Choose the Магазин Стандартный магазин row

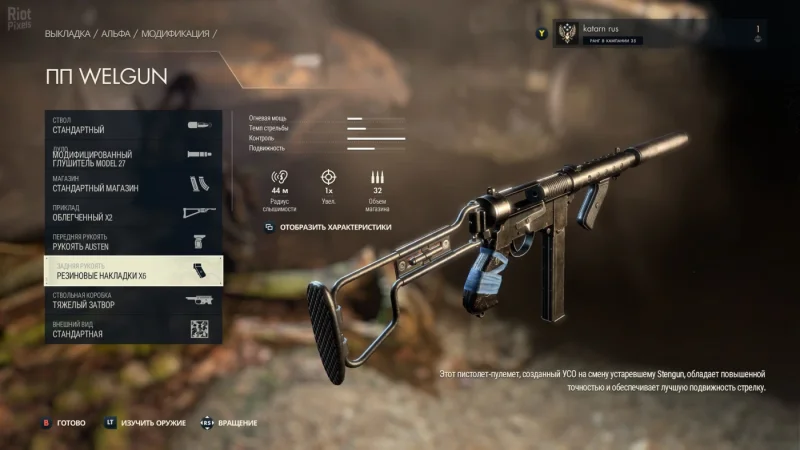pos(133,184)
